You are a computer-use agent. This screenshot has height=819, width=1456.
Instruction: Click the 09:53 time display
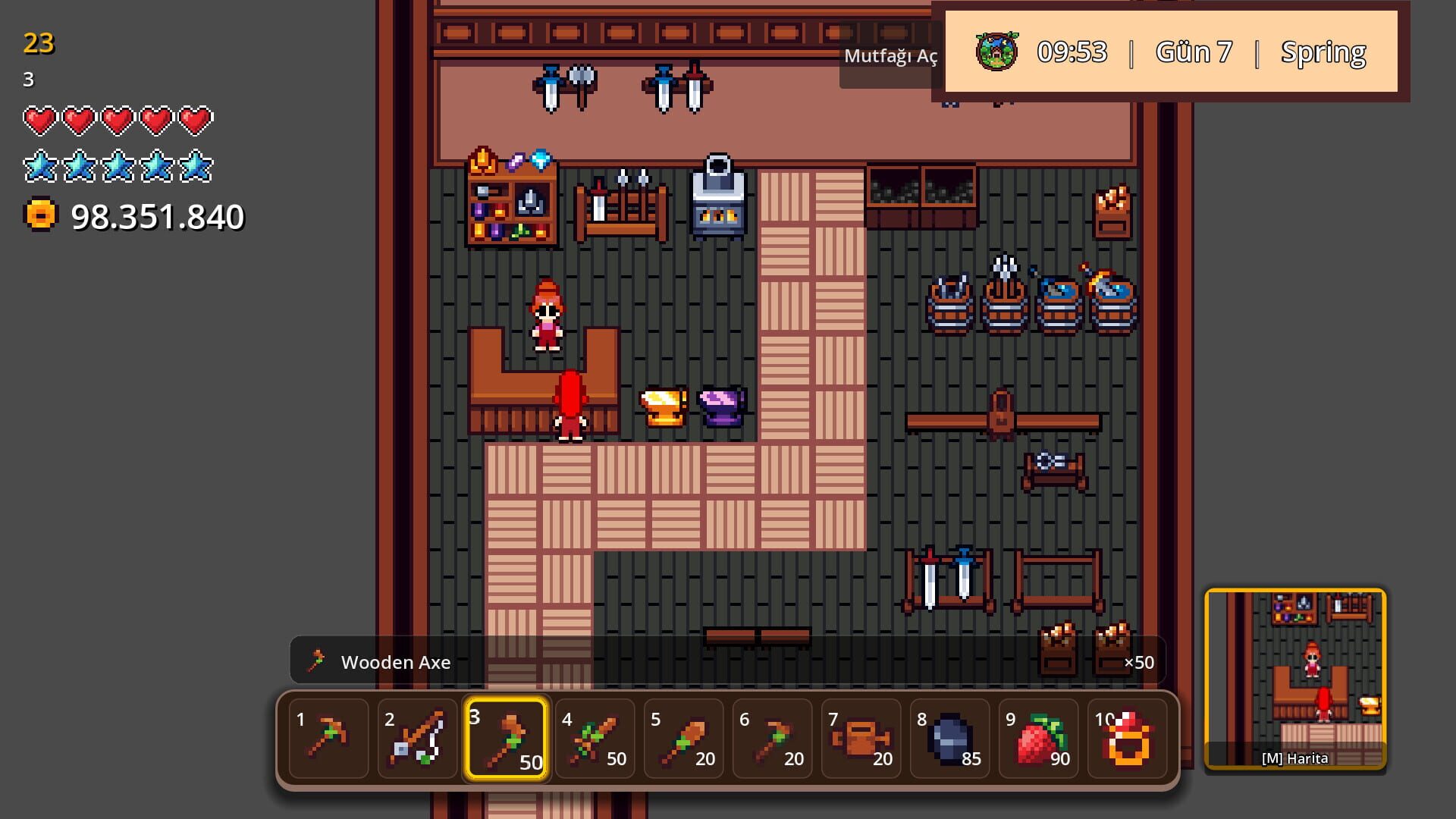(x=1072, y=52)
